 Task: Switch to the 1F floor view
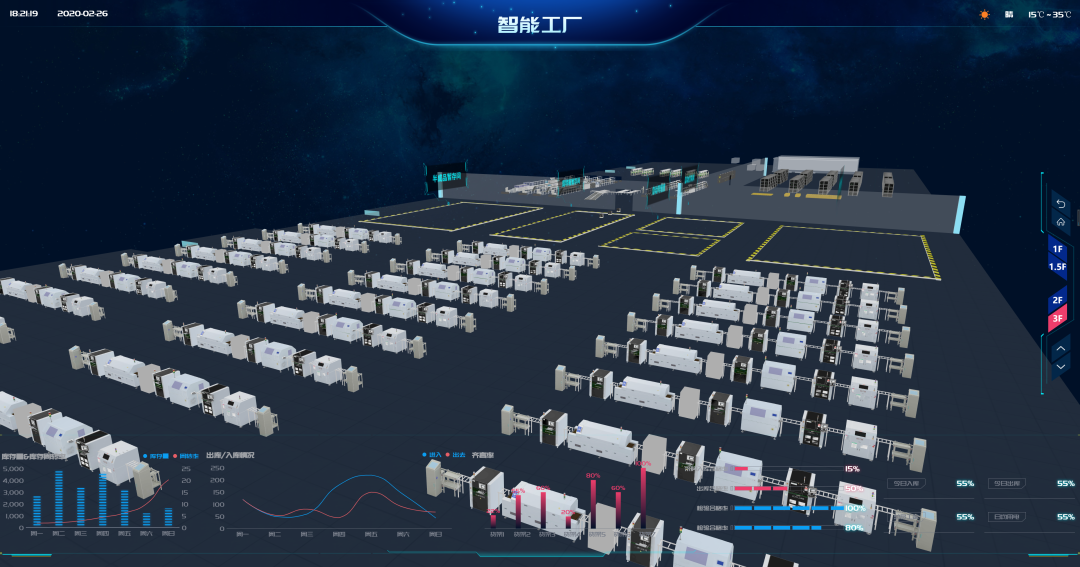pyautogui.click(x=1057, y=249)
